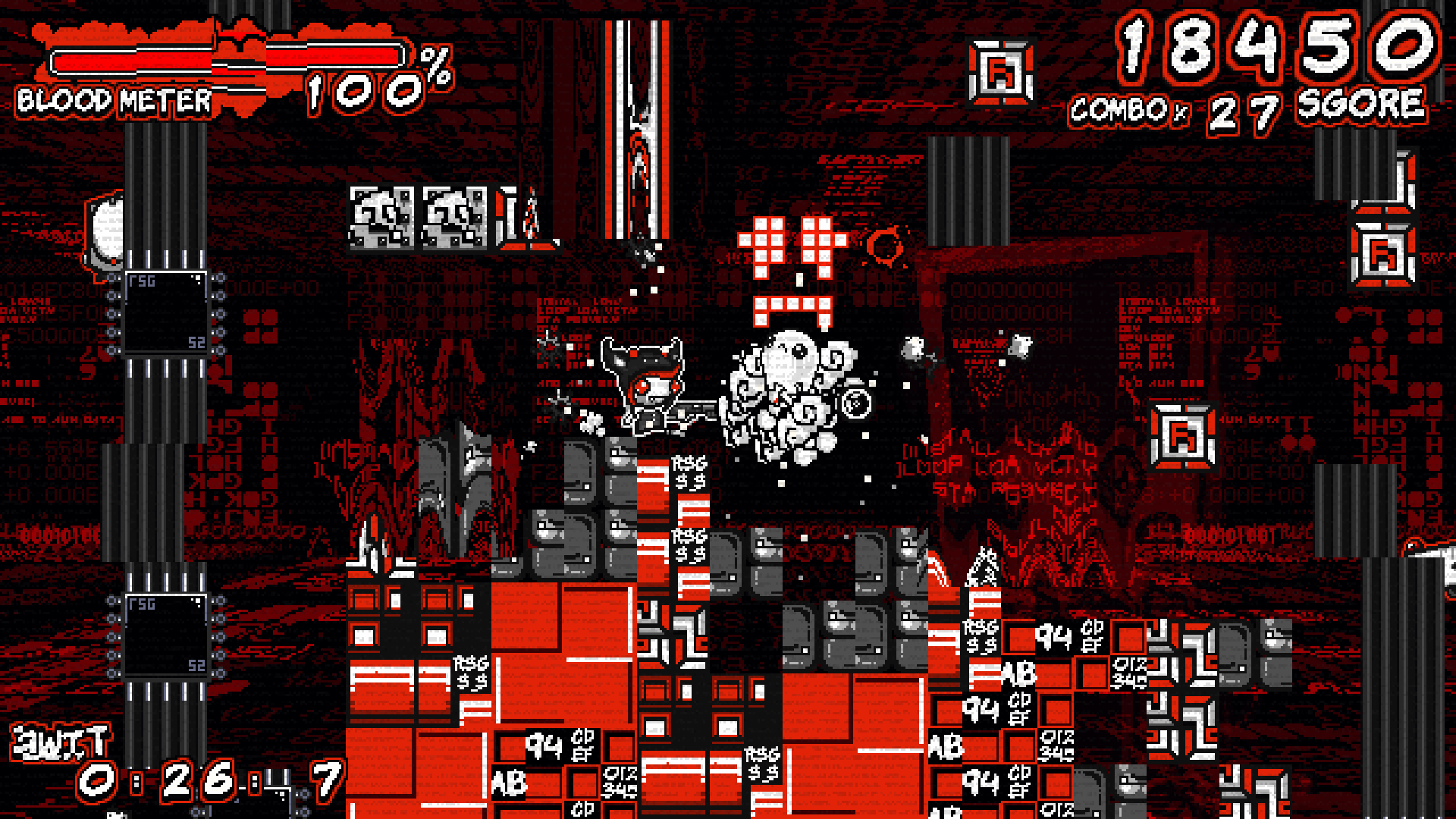The image size is (1456, 819).
Task: Click the white skull portrait on the left
Action: click(108, 231)
